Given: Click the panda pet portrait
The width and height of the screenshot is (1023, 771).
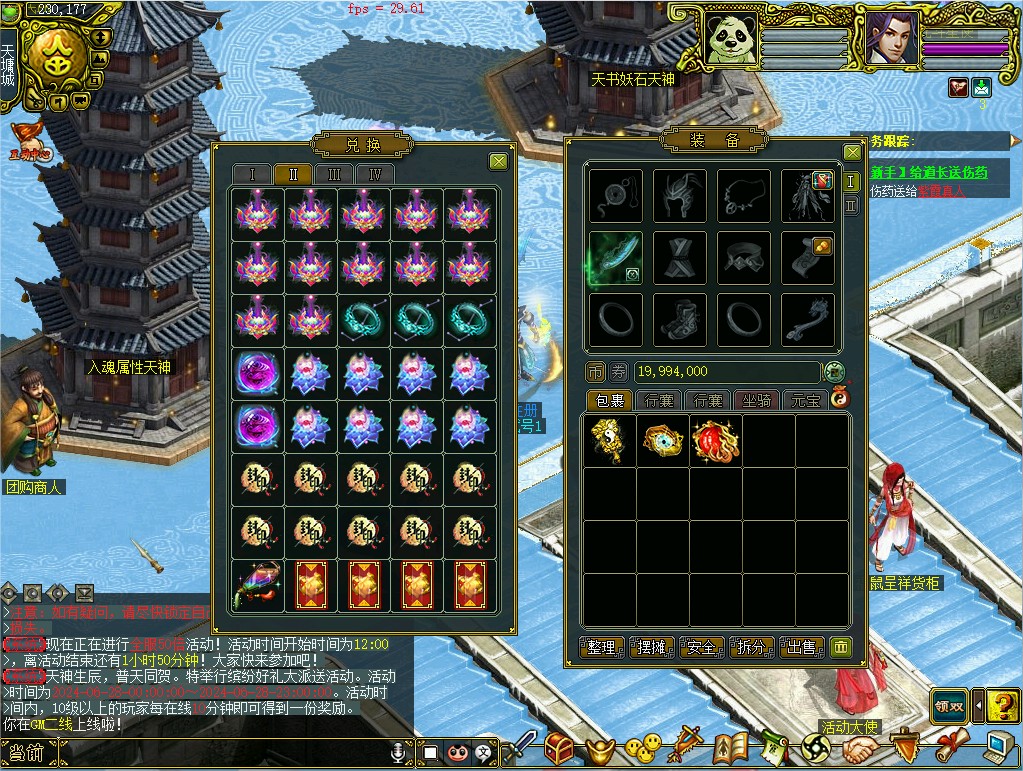Looking at the screenshot, I should pos(730,39).
